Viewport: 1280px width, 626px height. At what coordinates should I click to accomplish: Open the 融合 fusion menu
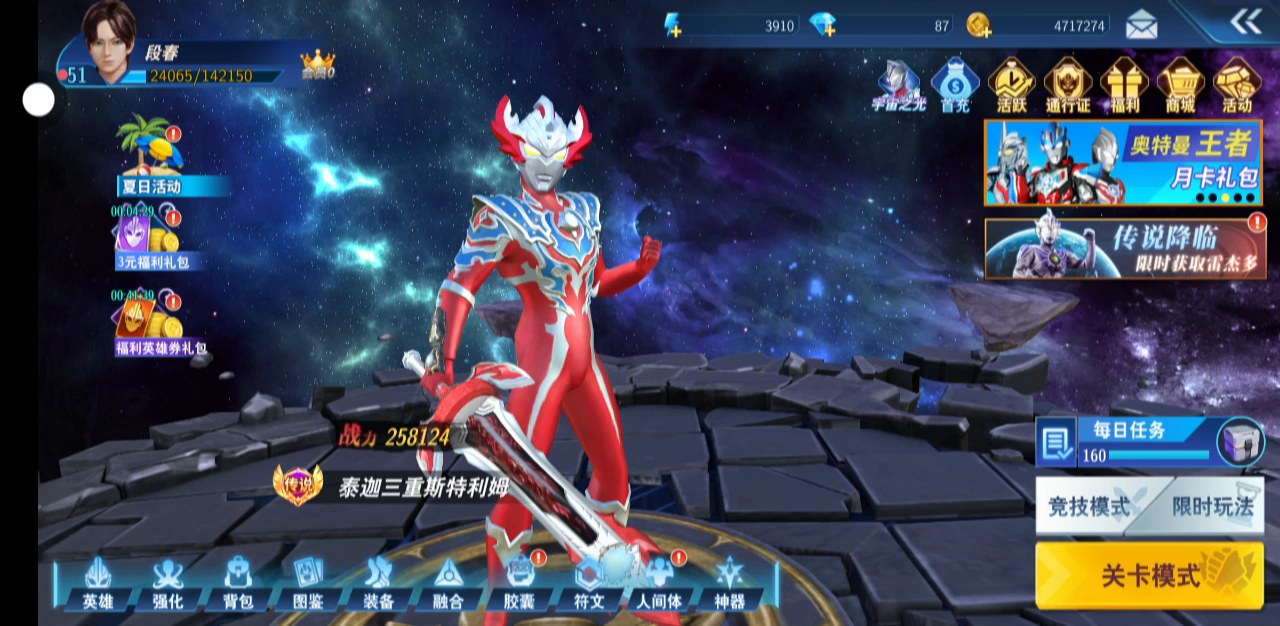(x=448, y=582)
